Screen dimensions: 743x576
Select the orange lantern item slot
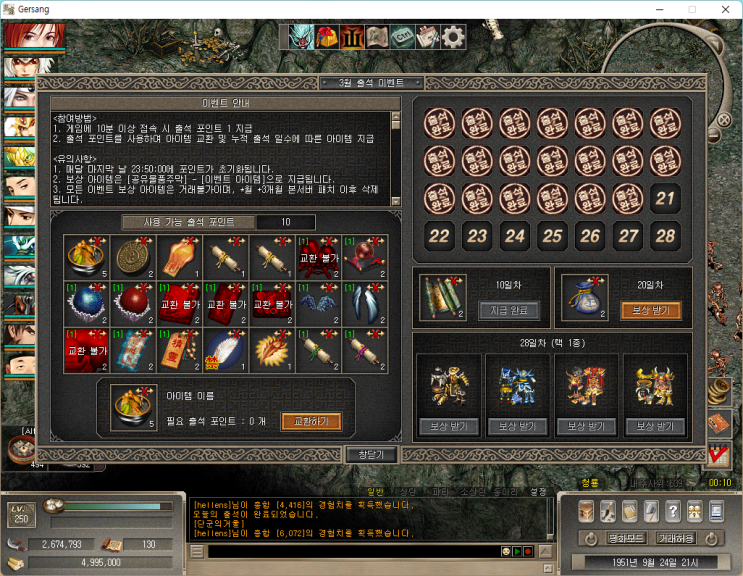click(178, 257)
